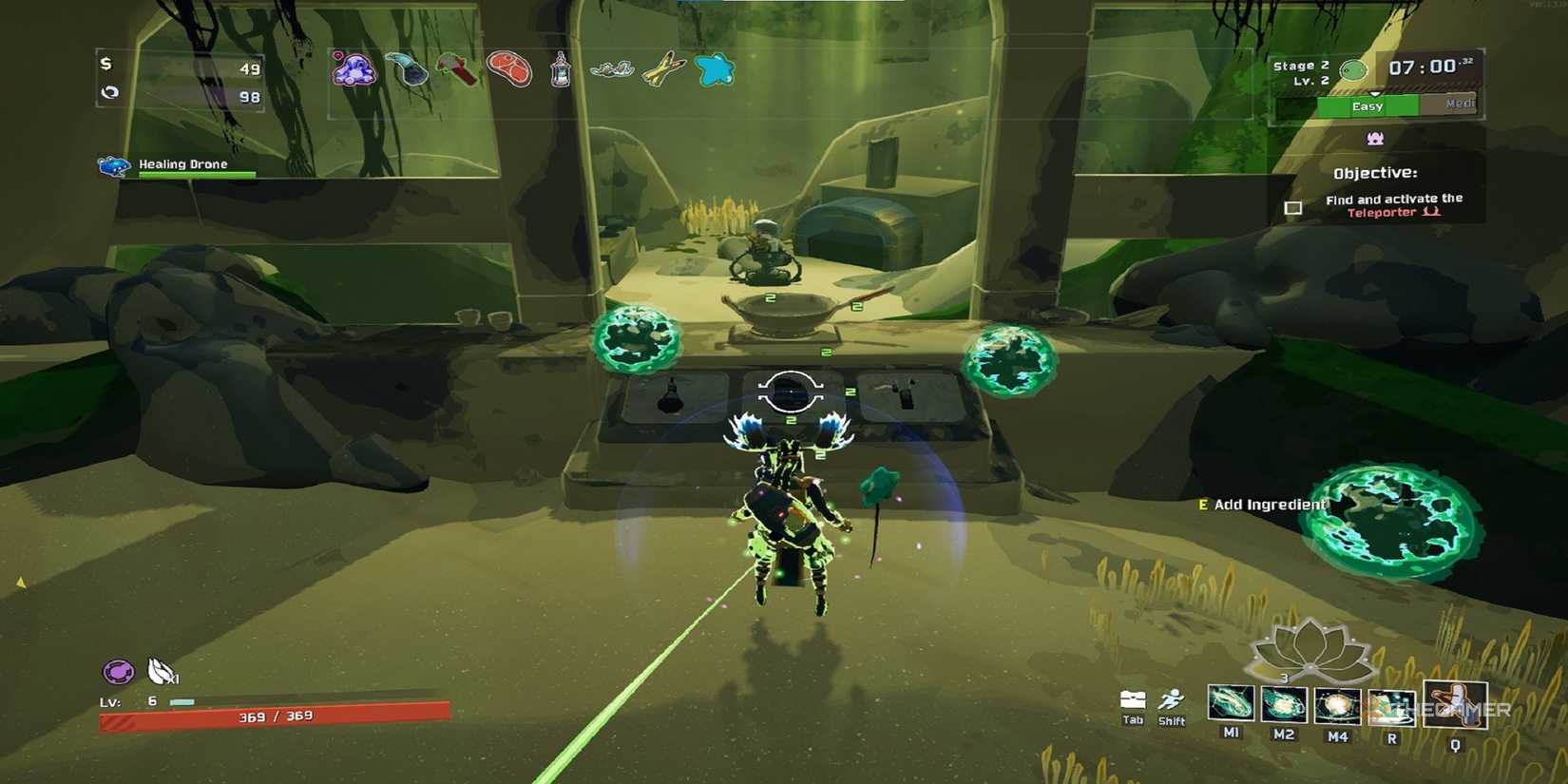The image size is (1568, 784).
Task: Click the steak meat item icon
Action: click(x=510, y=68)
